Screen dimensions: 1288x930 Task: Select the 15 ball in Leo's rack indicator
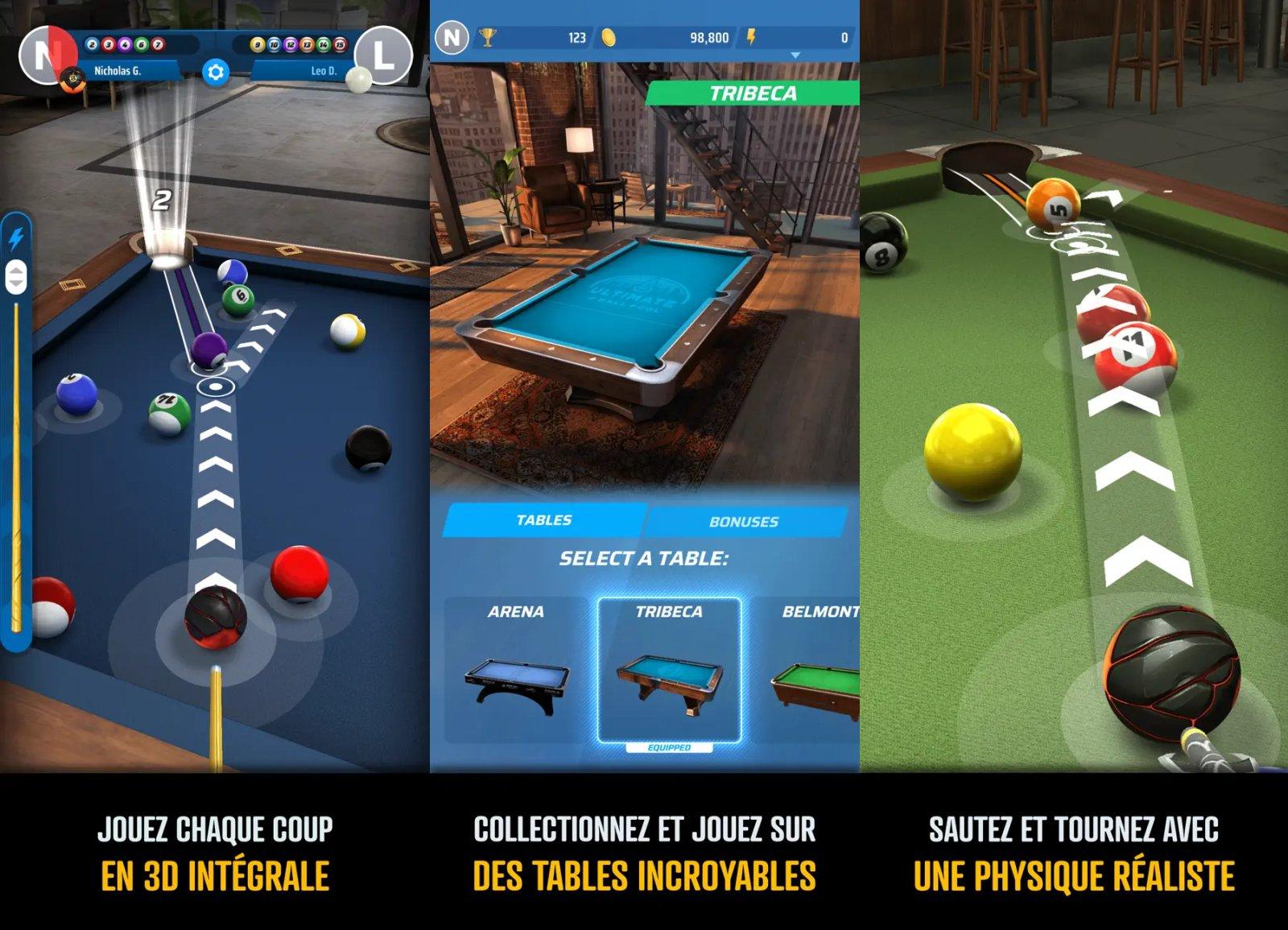[x=340, y=43]
